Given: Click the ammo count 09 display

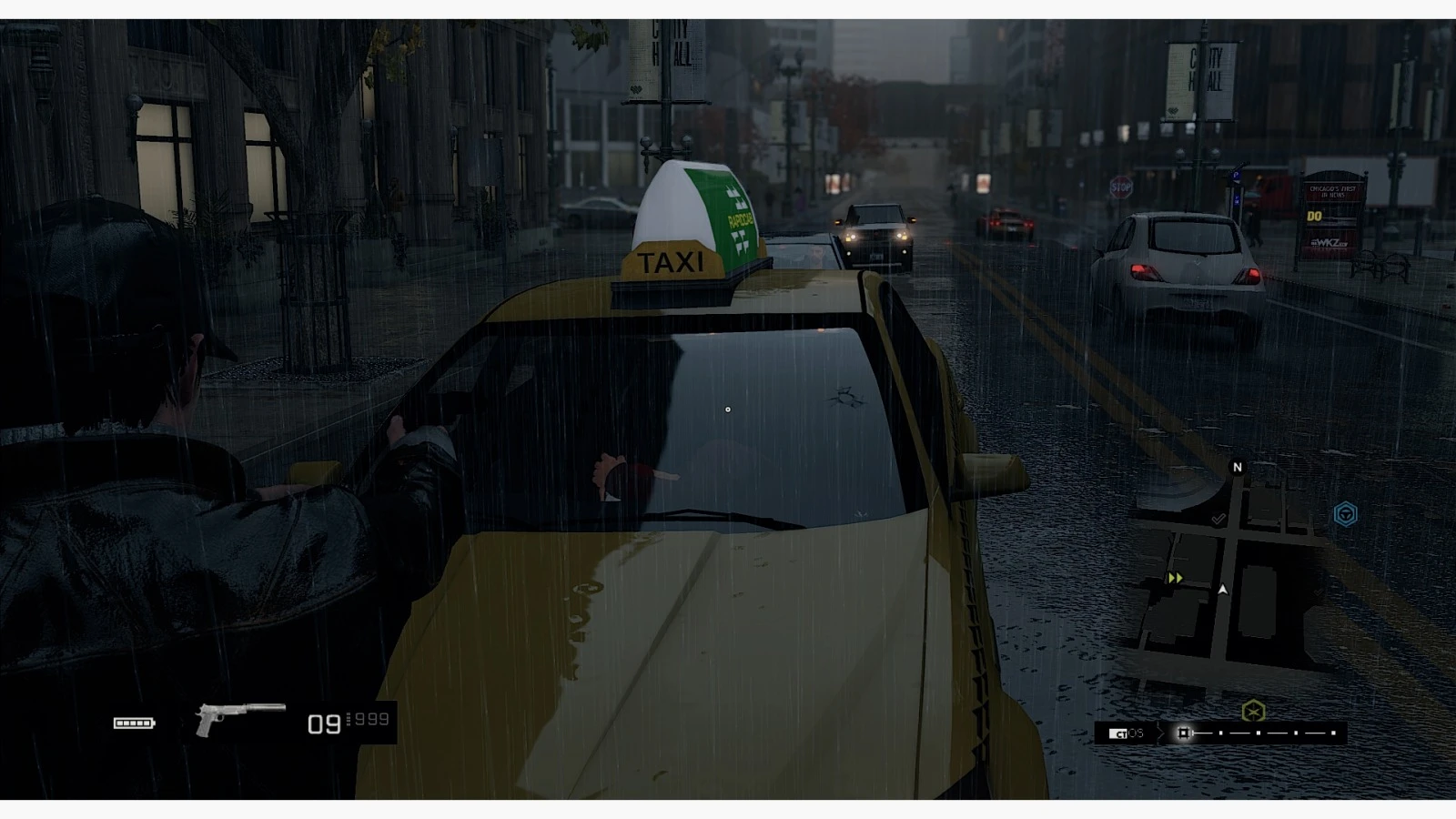Looking at the screenshot, I should pos(323,723).
